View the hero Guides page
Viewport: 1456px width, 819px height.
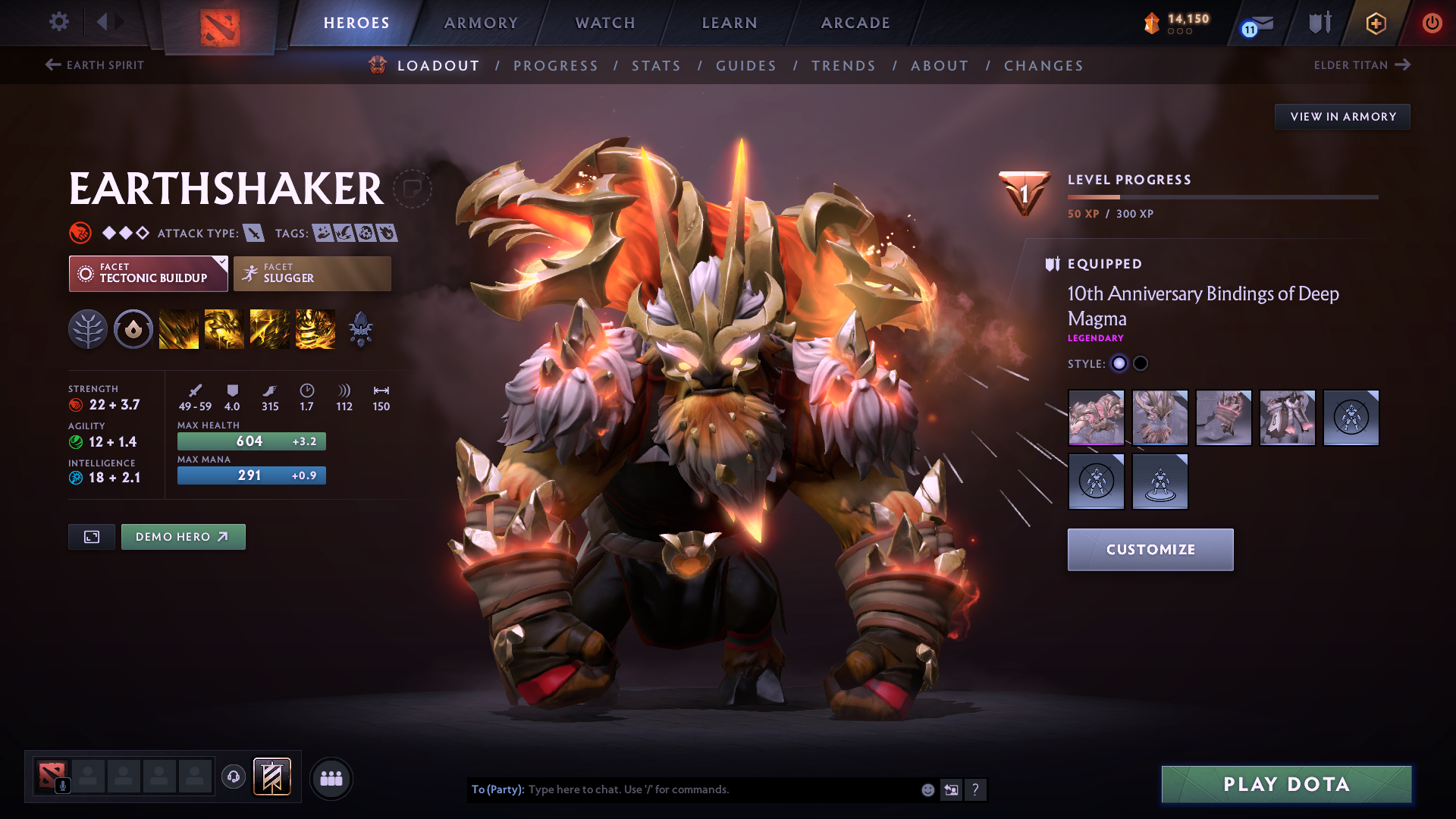(x=746, y=66)
